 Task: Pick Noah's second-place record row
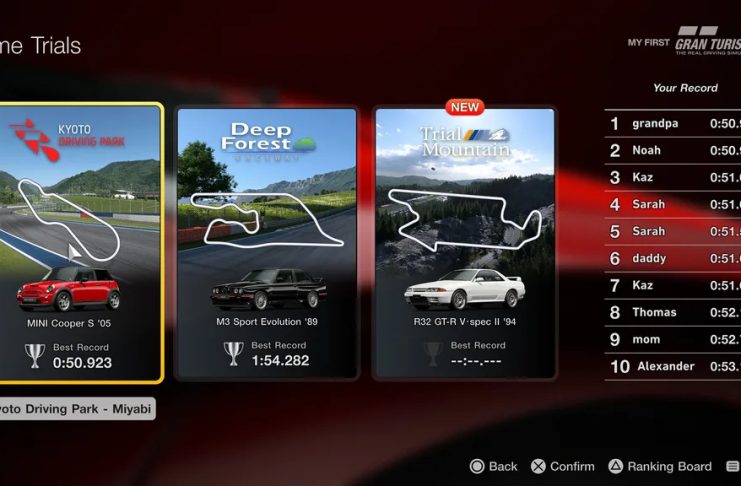coord(672,151)
